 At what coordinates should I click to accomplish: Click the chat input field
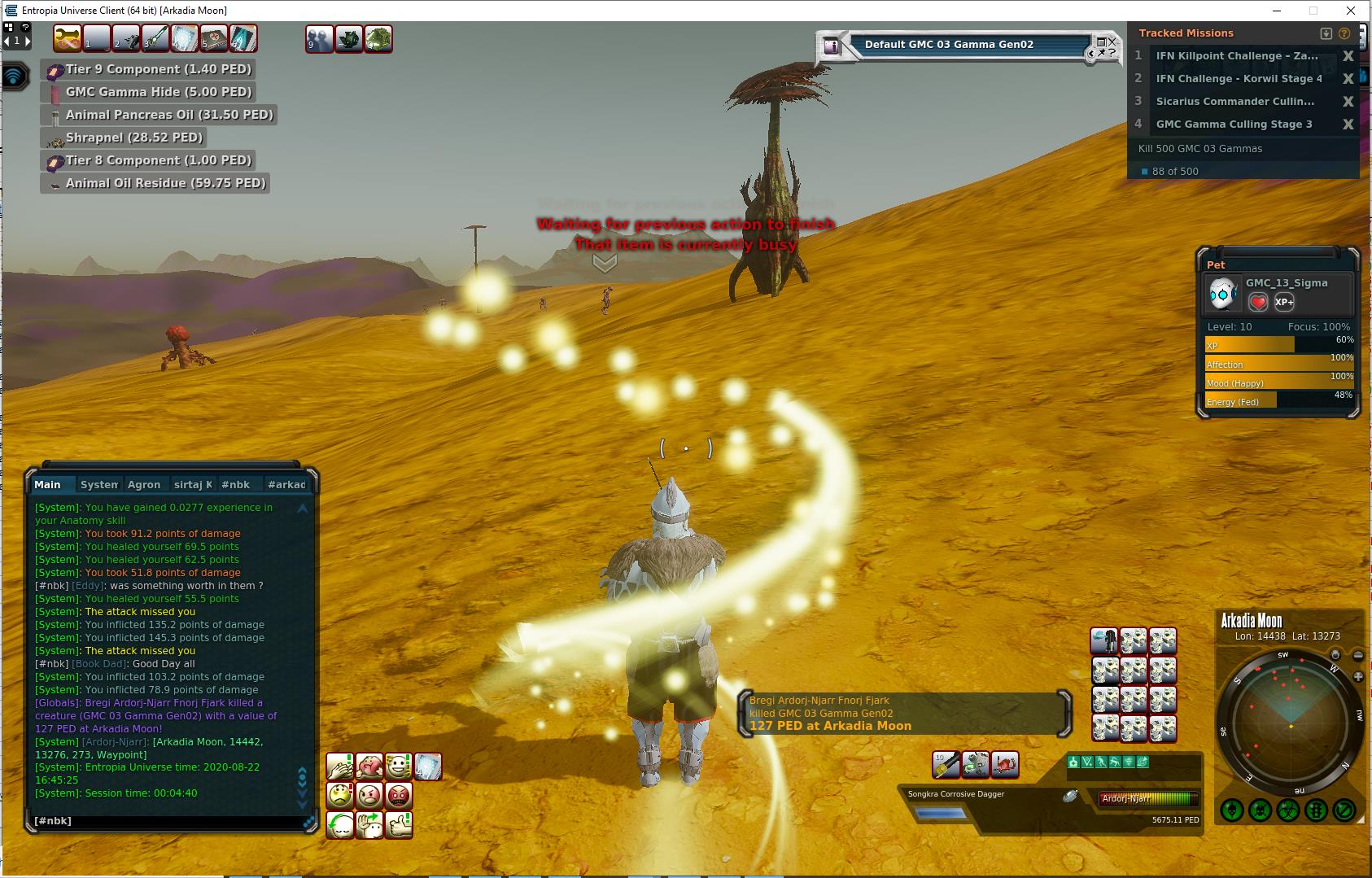[x=163, y=821]
